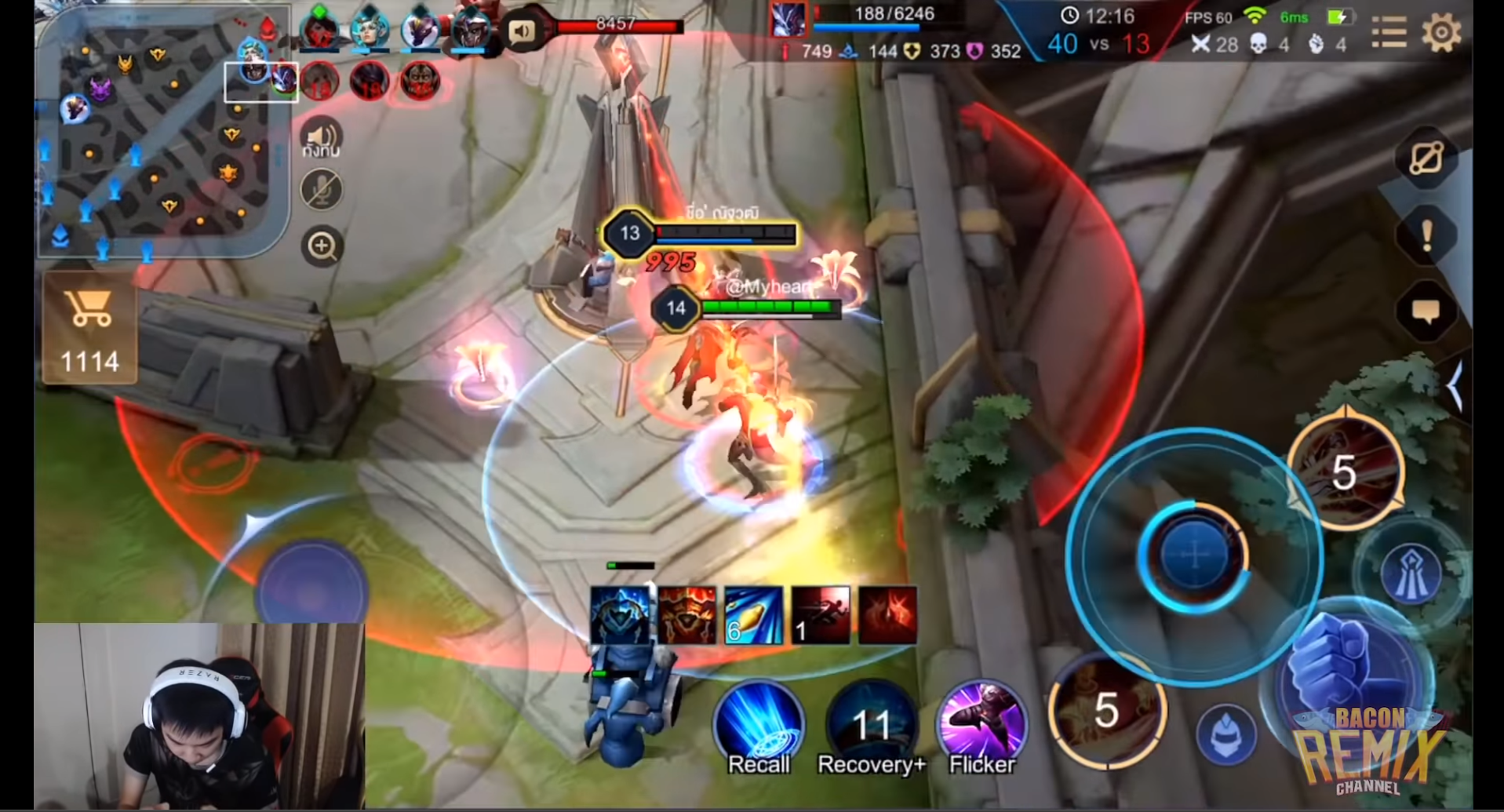1504x812 pixels.
Task: Target minions with the minion-attack button
Action: tap(1226, 736)
